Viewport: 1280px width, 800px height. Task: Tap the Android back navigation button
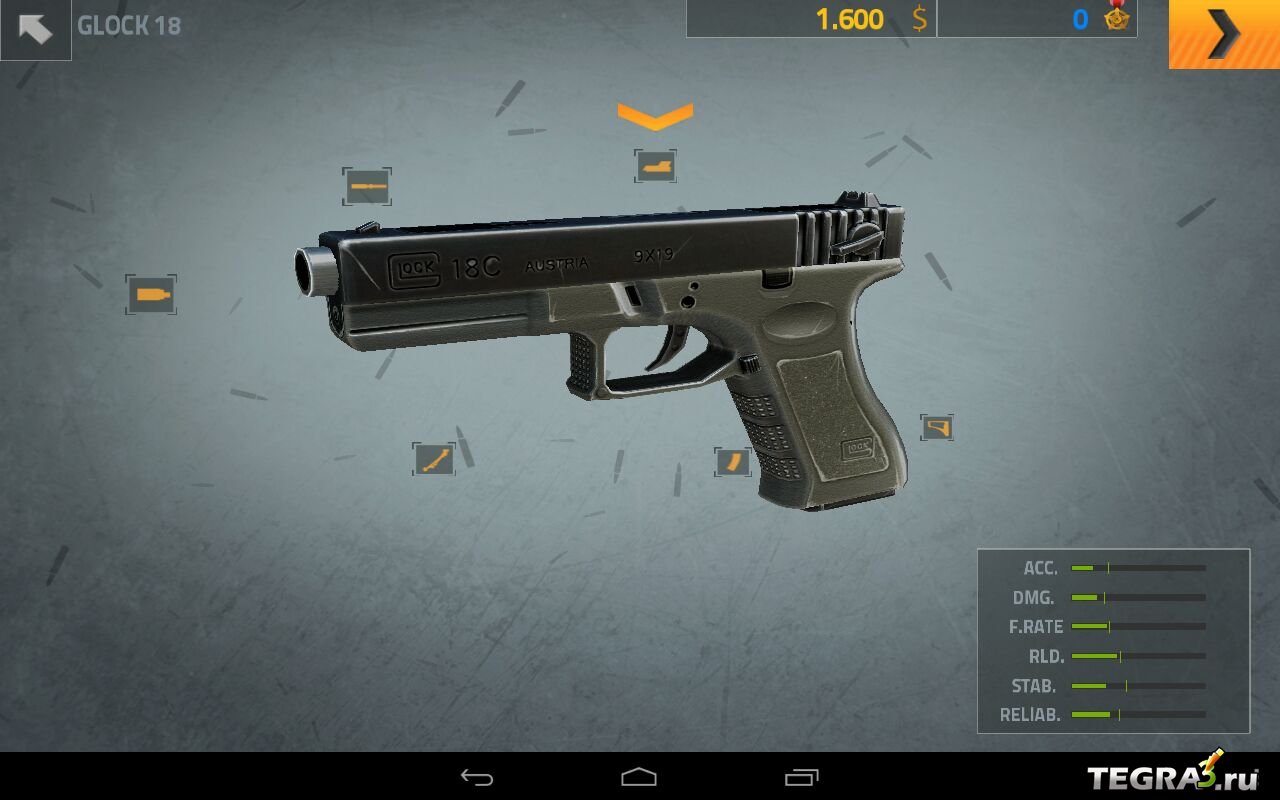[x=477, y=777]
